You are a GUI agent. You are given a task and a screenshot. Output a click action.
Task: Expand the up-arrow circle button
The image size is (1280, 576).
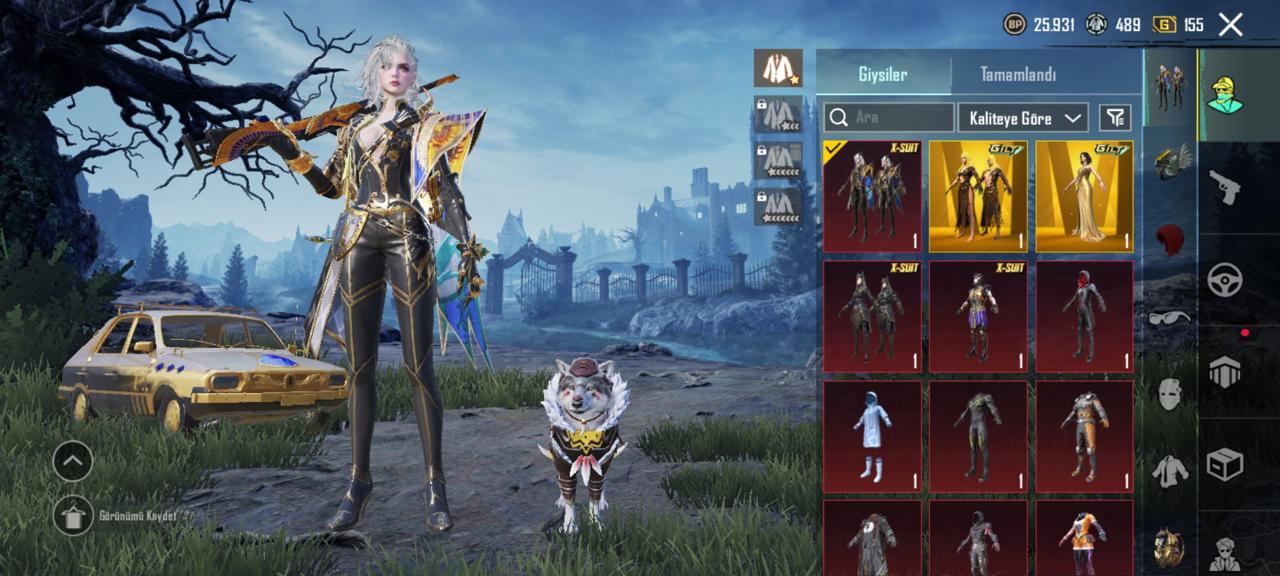coord(73,461)
